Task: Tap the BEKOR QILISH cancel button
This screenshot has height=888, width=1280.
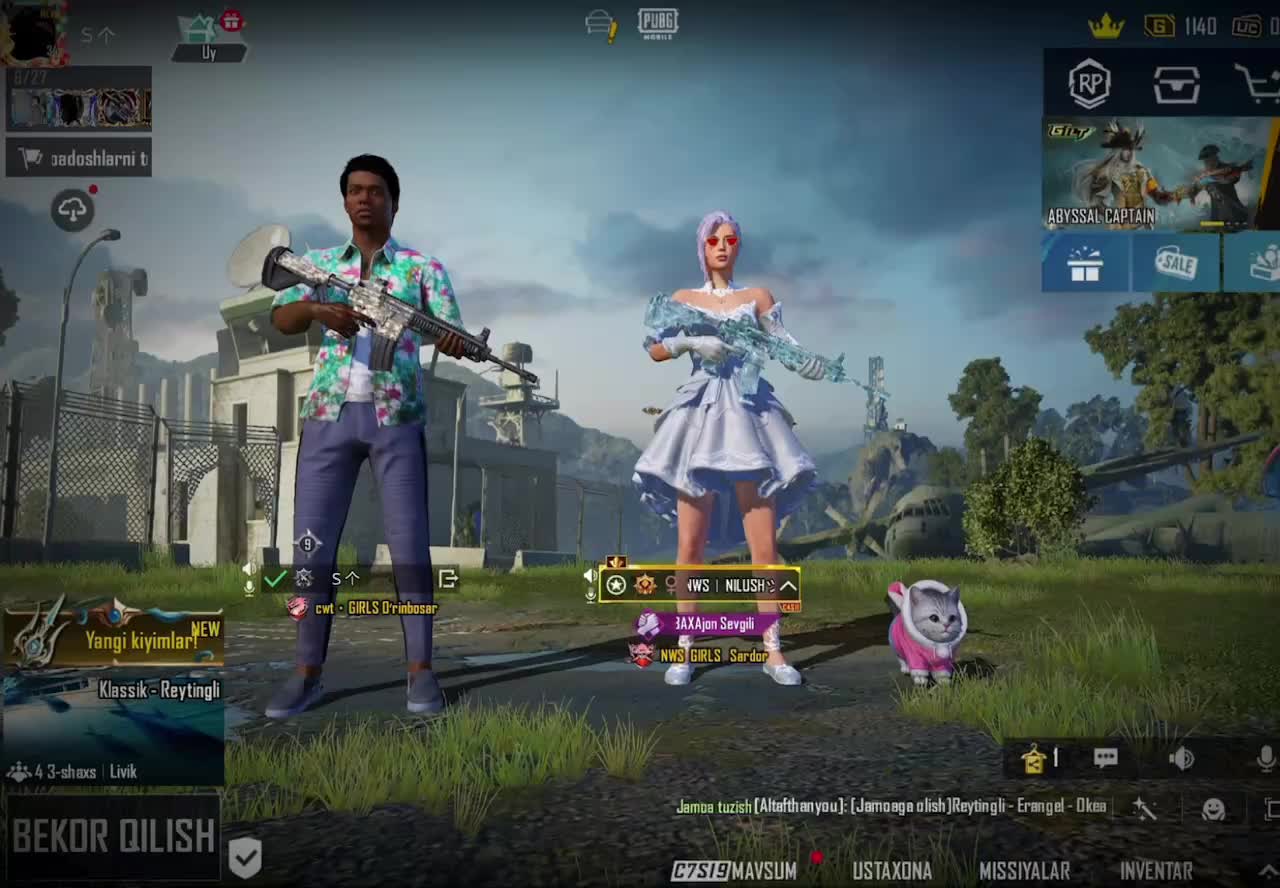Action: point(112,836)
